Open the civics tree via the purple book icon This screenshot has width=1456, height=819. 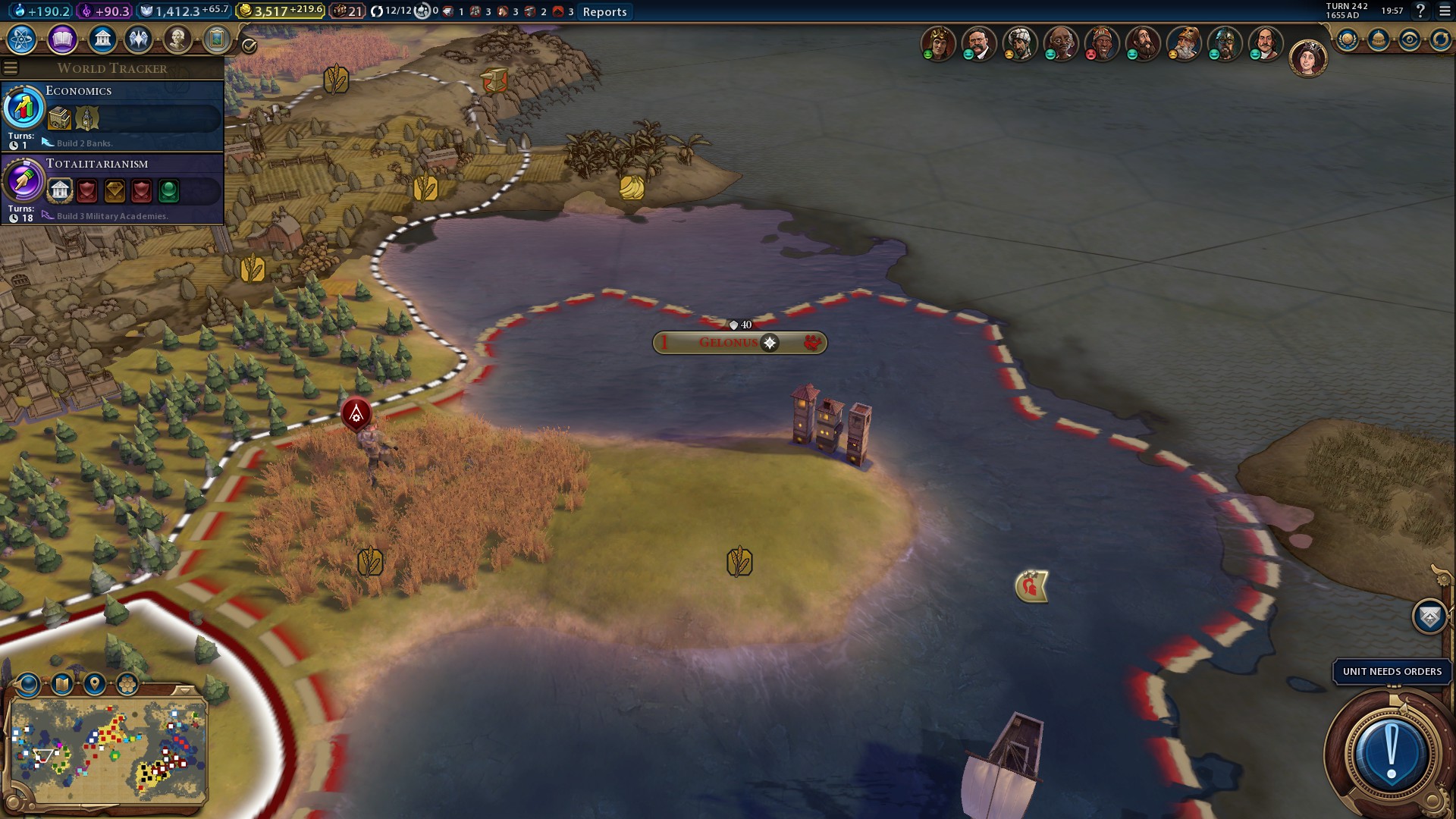click(x=61, y=39)
